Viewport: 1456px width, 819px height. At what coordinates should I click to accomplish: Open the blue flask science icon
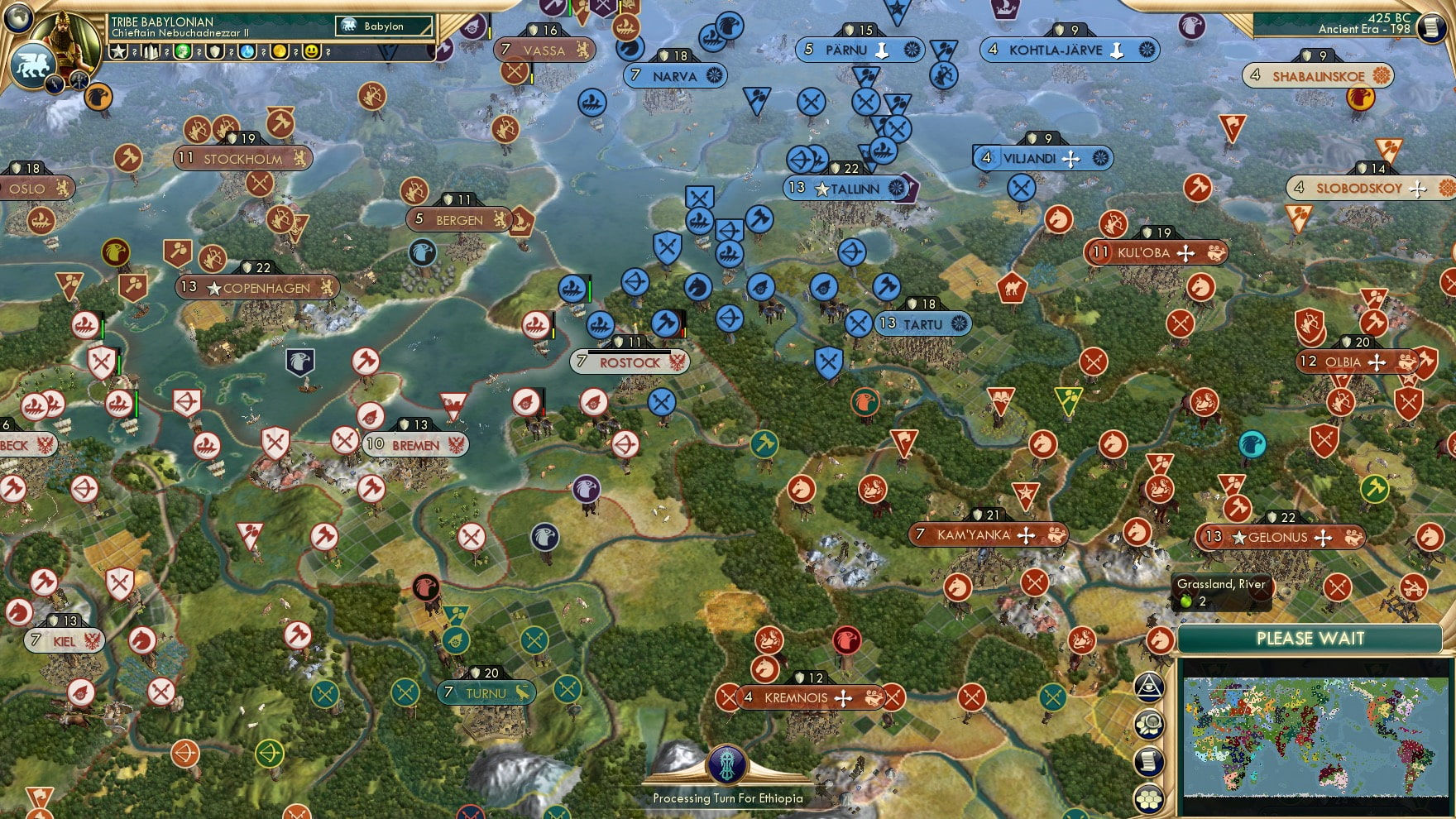pos(247,51)
